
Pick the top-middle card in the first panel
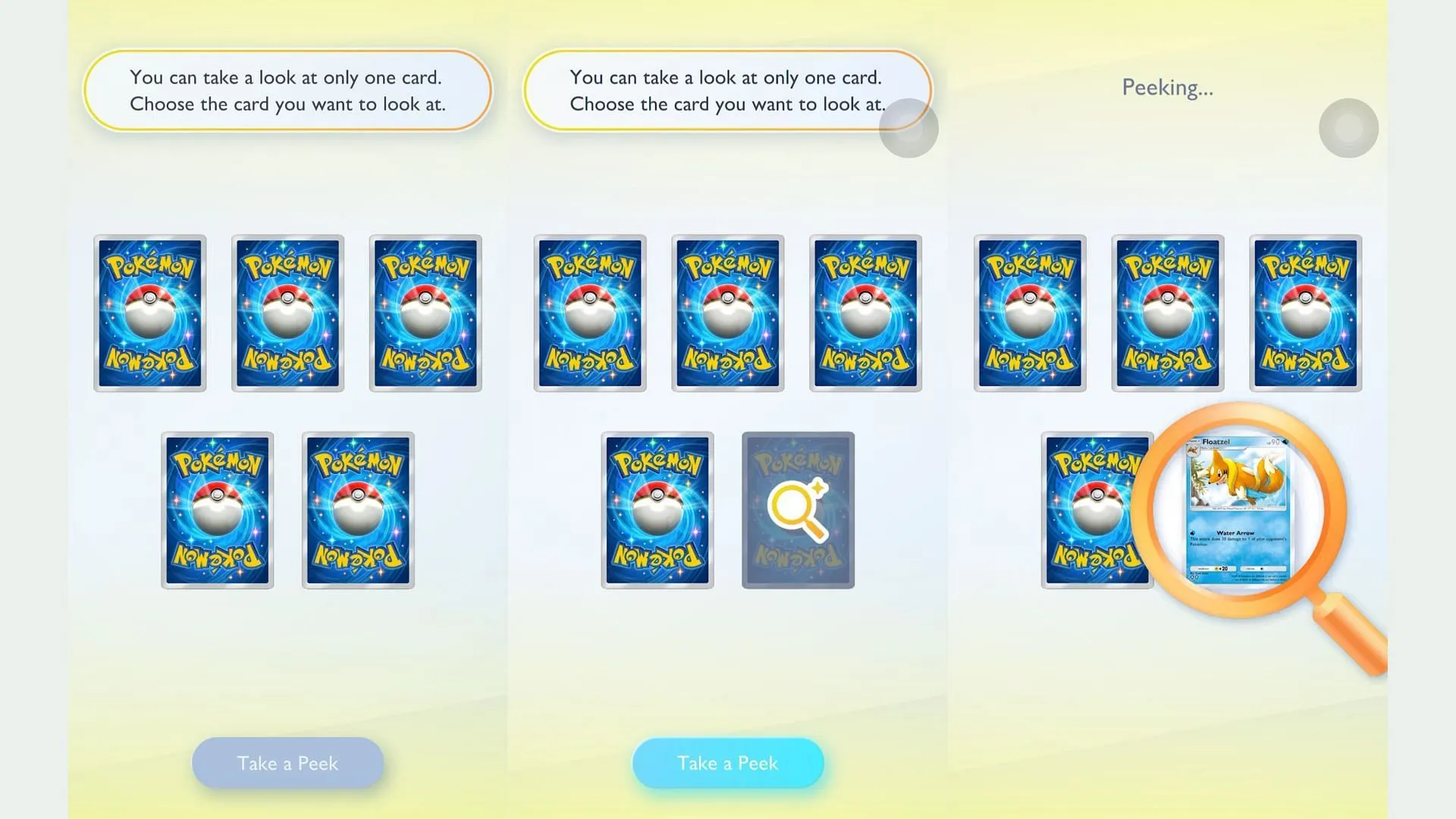(x=288, y=311)
